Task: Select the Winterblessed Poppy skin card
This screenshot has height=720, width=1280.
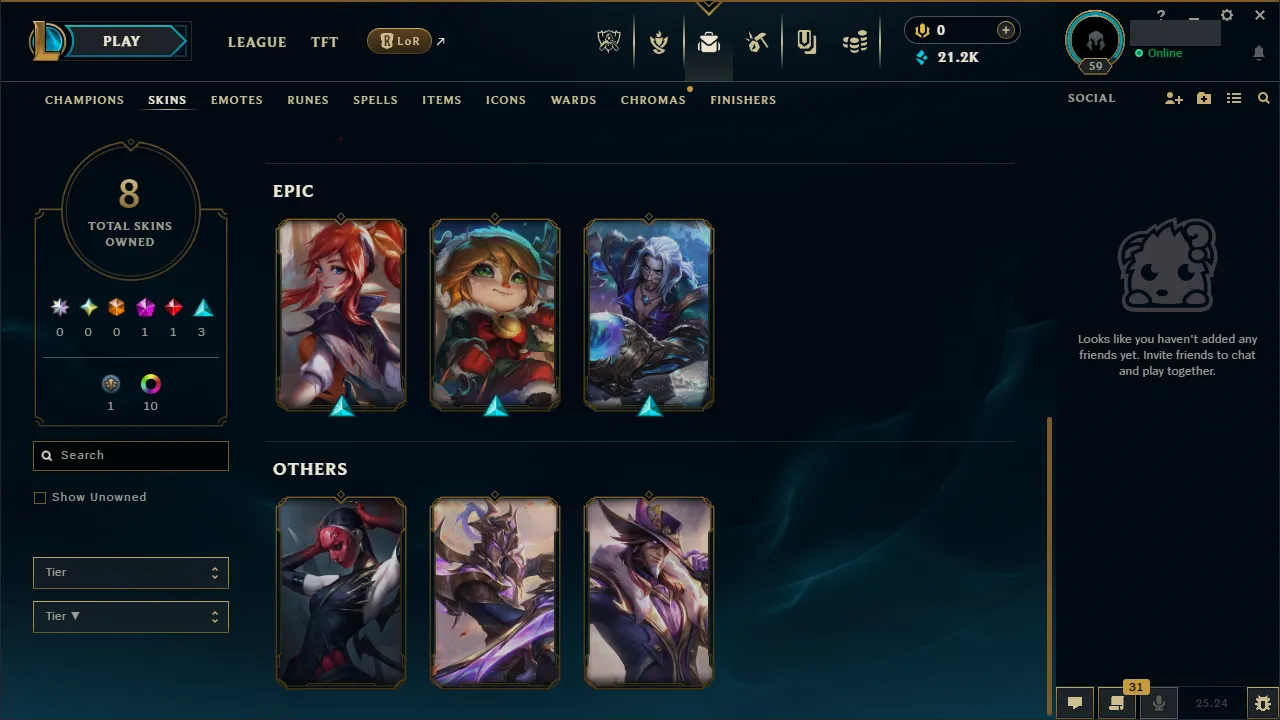Action: click(494, 315)
